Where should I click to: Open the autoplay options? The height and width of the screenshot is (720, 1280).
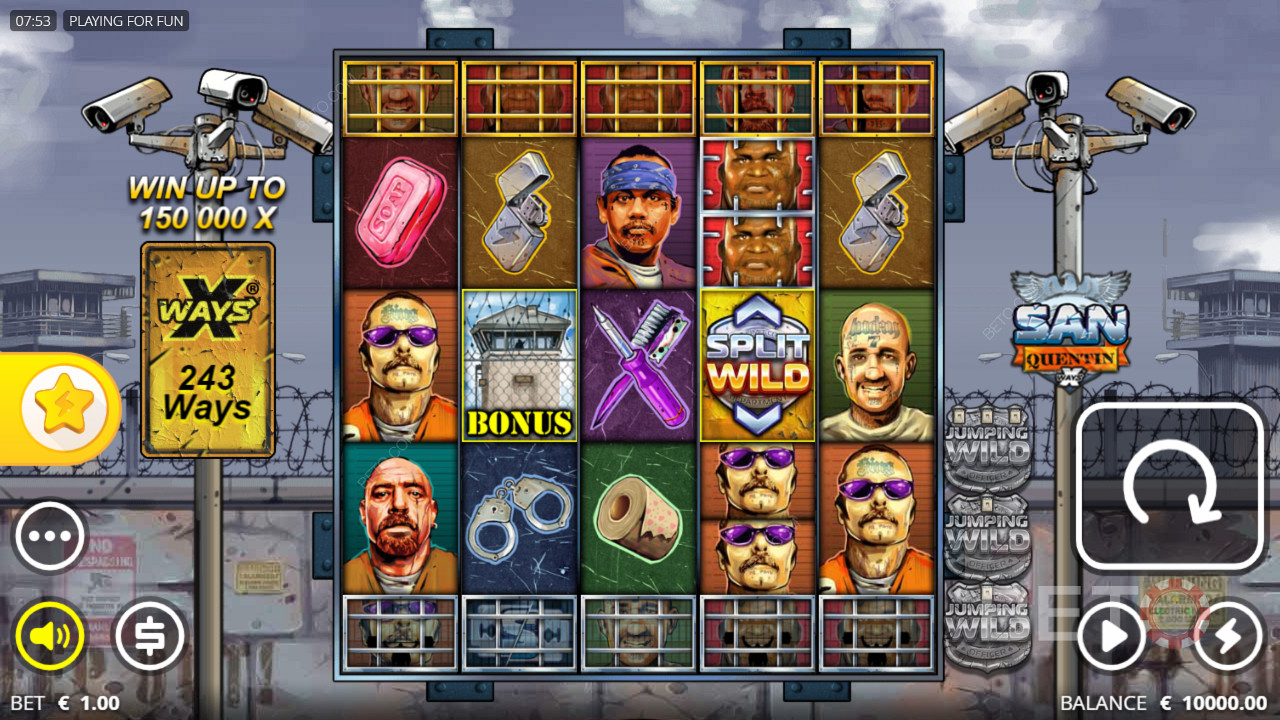1111,635
